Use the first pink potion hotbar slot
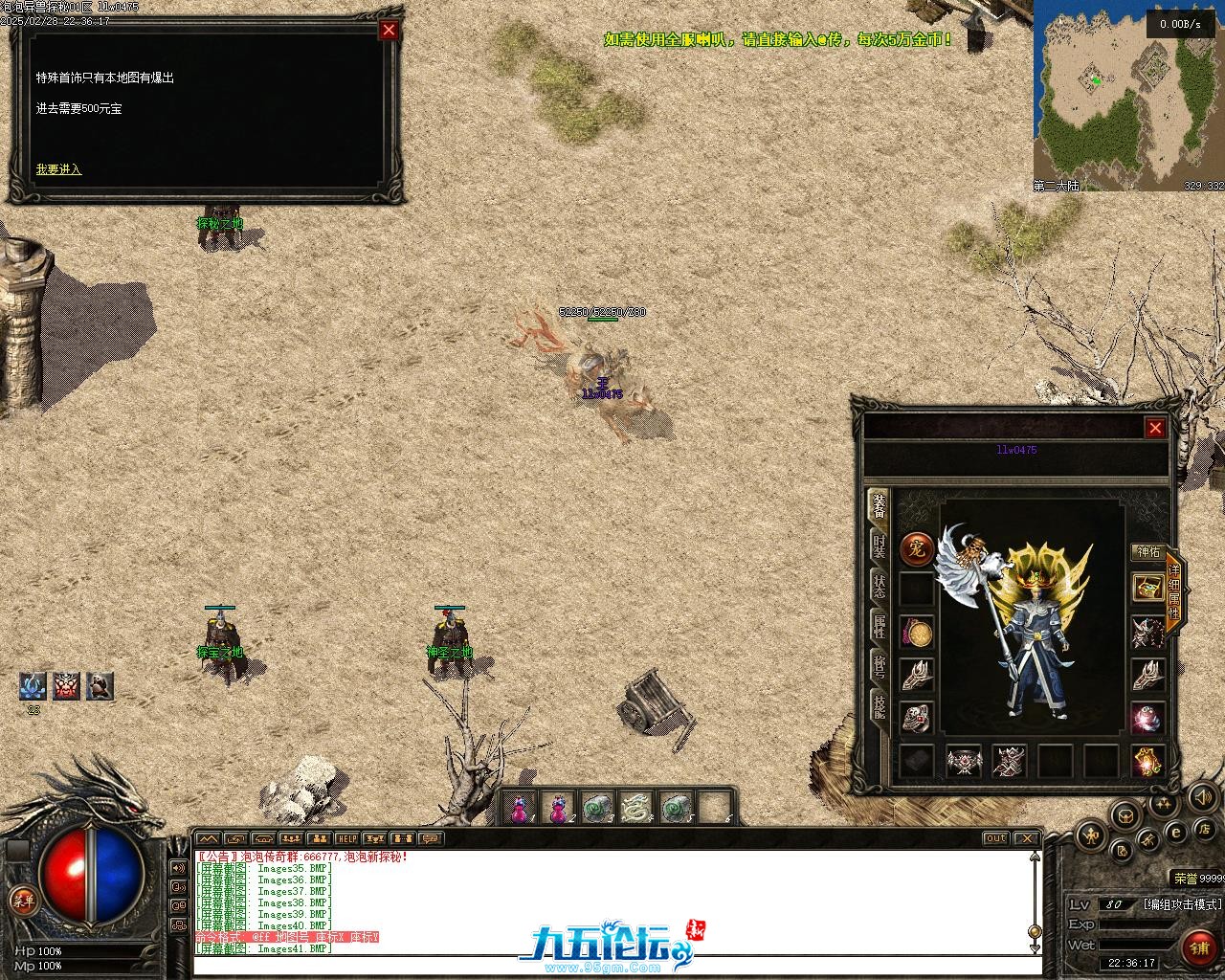 [520, 810]
